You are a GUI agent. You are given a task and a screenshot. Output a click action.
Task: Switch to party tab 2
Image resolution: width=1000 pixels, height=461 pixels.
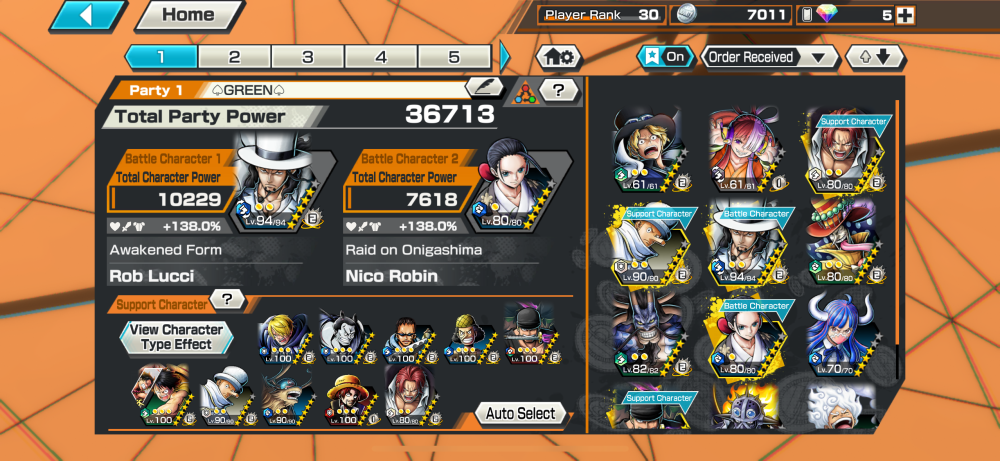[234, 57]
